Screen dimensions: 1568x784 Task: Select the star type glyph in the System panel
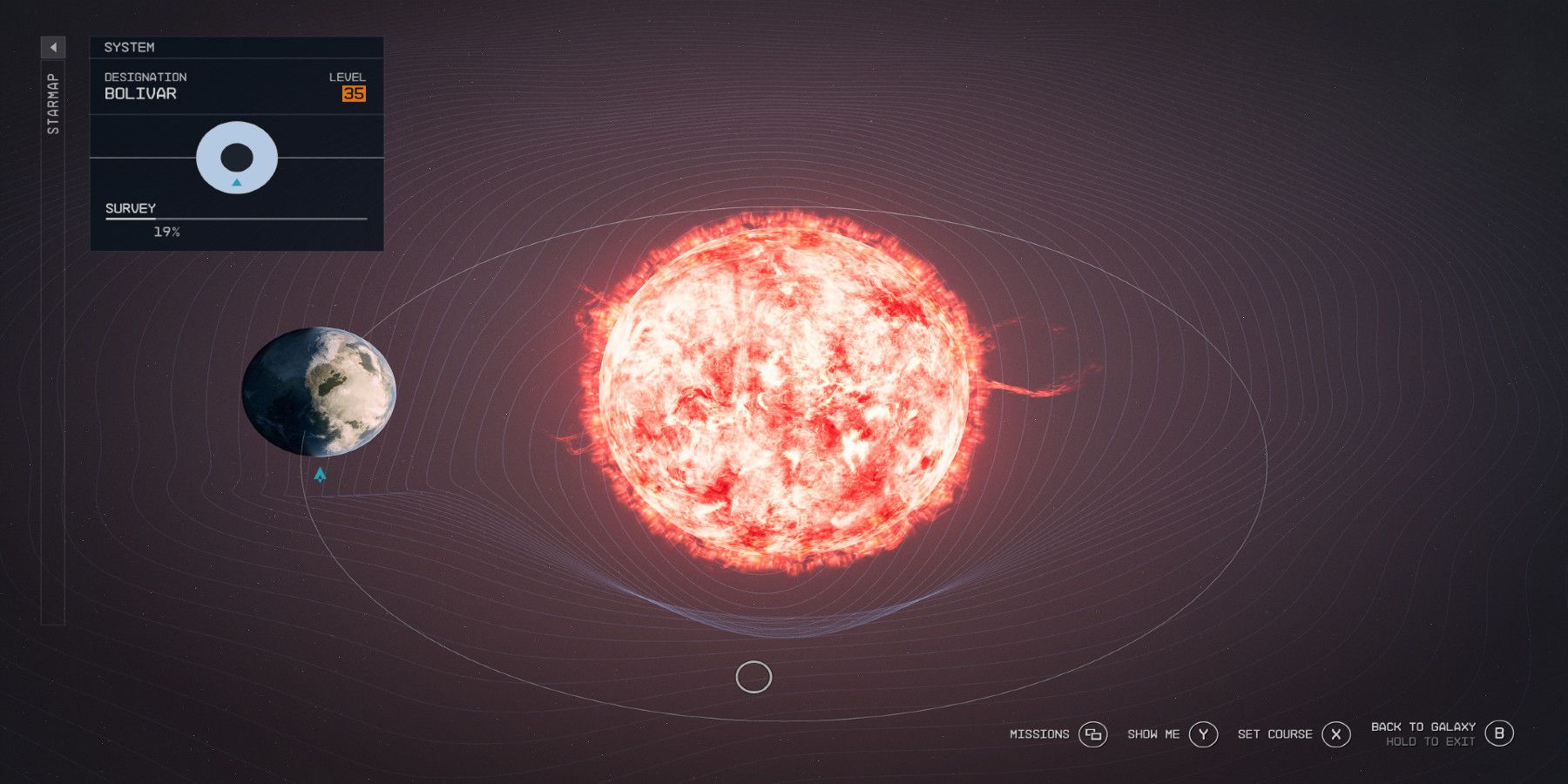tap(236, 157)
